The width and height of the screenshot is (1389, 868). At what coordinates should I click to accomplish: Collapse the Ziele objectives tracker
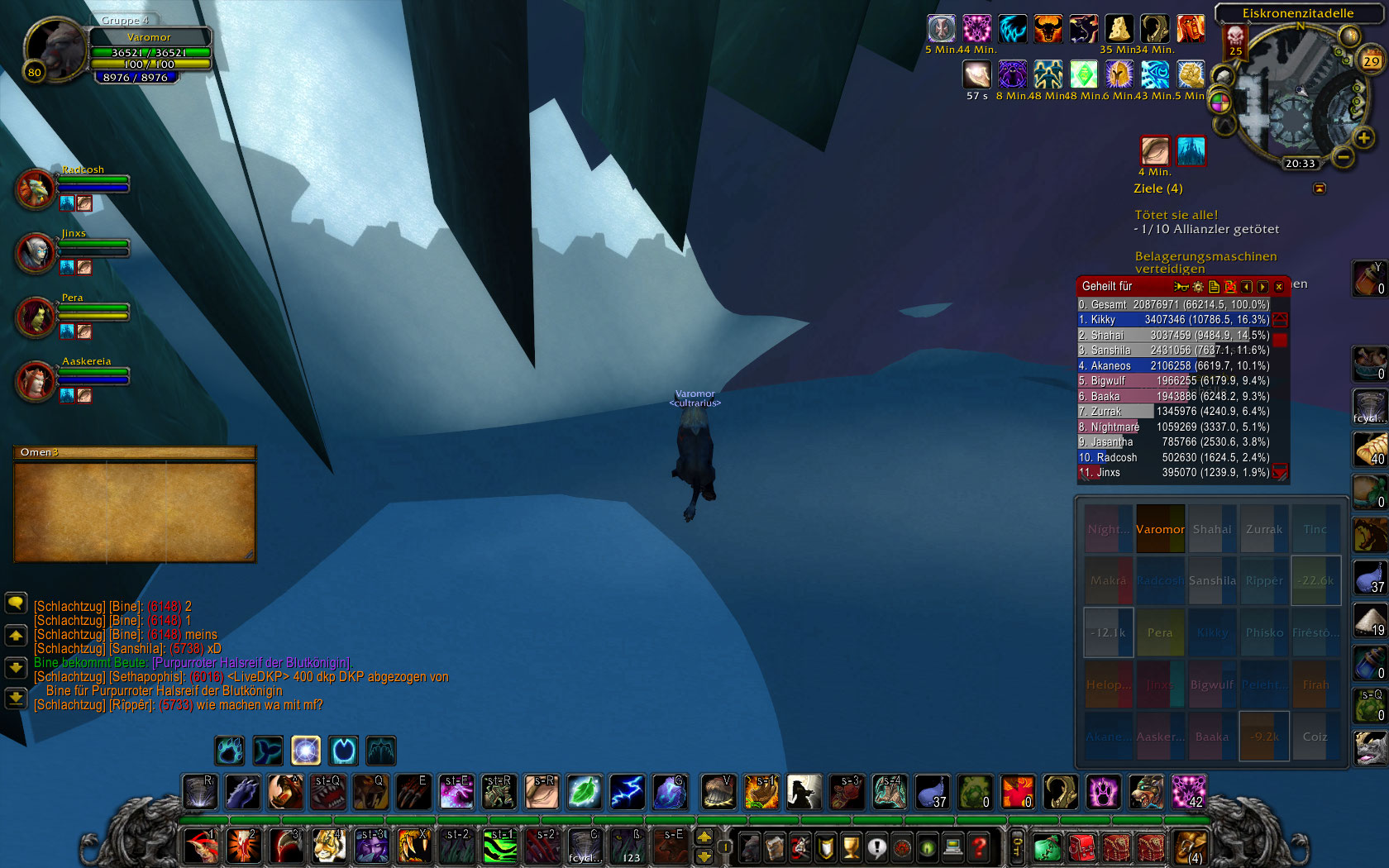pos(1320,188)
